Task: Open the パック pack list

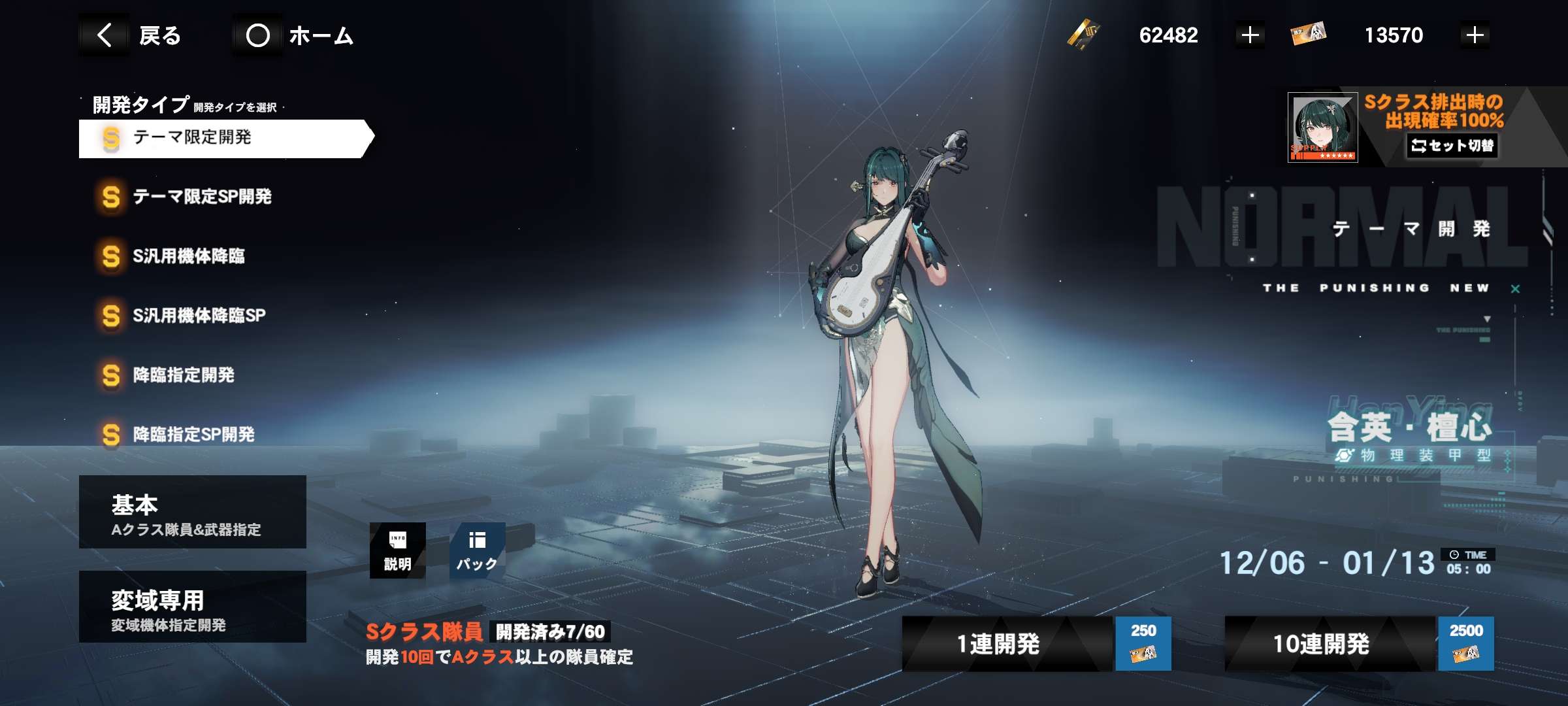Action: click(477, 550)
